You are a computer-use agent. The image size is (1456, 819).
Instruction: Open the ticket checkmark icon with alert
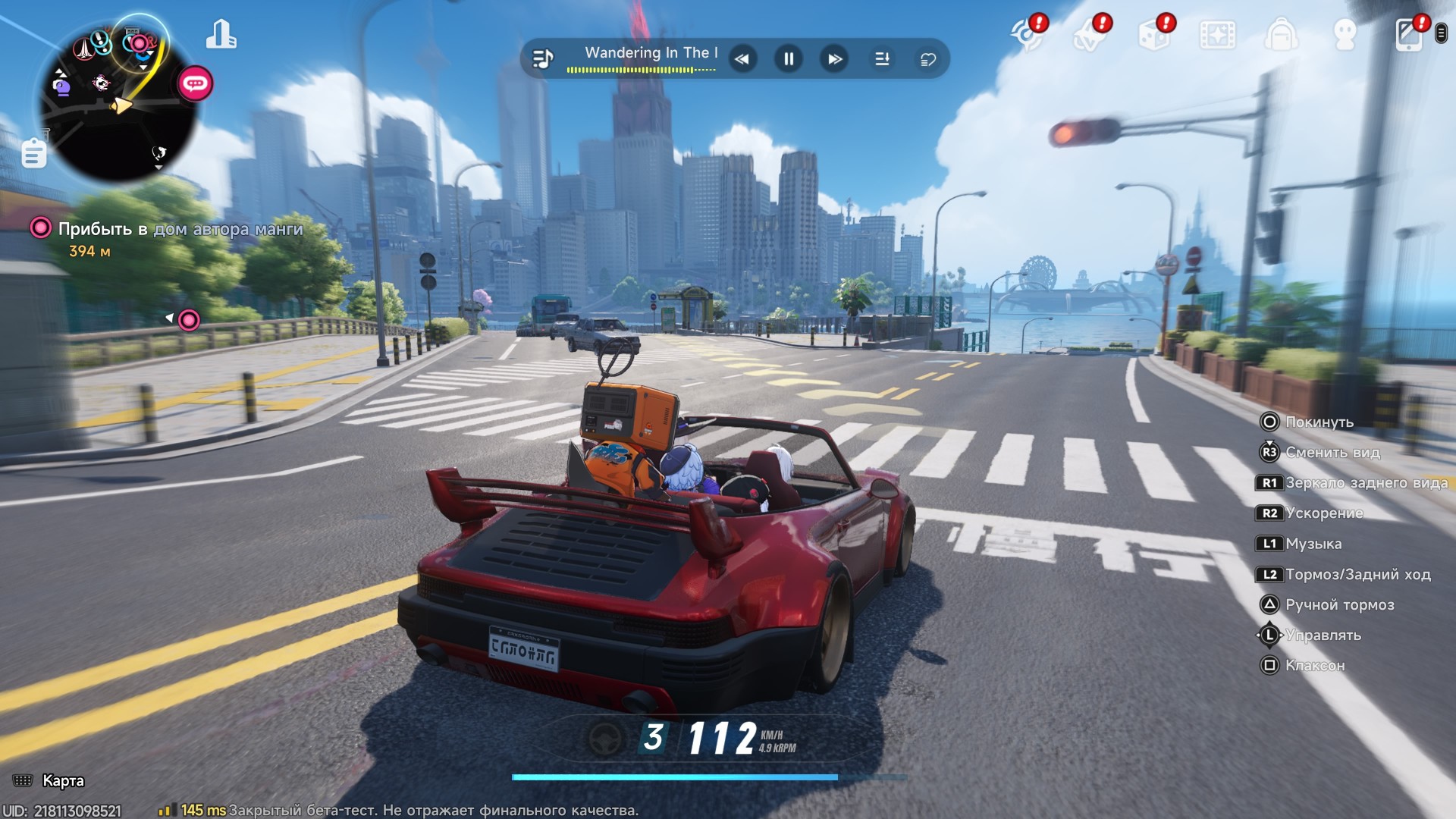[x=1090, y=35]
